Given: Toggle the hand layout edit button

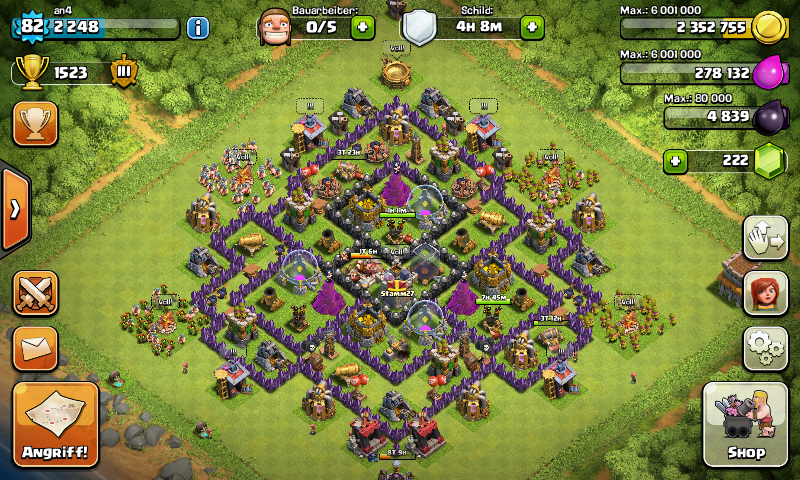Looking at the screenshot, I should click(x=764, y=239).
